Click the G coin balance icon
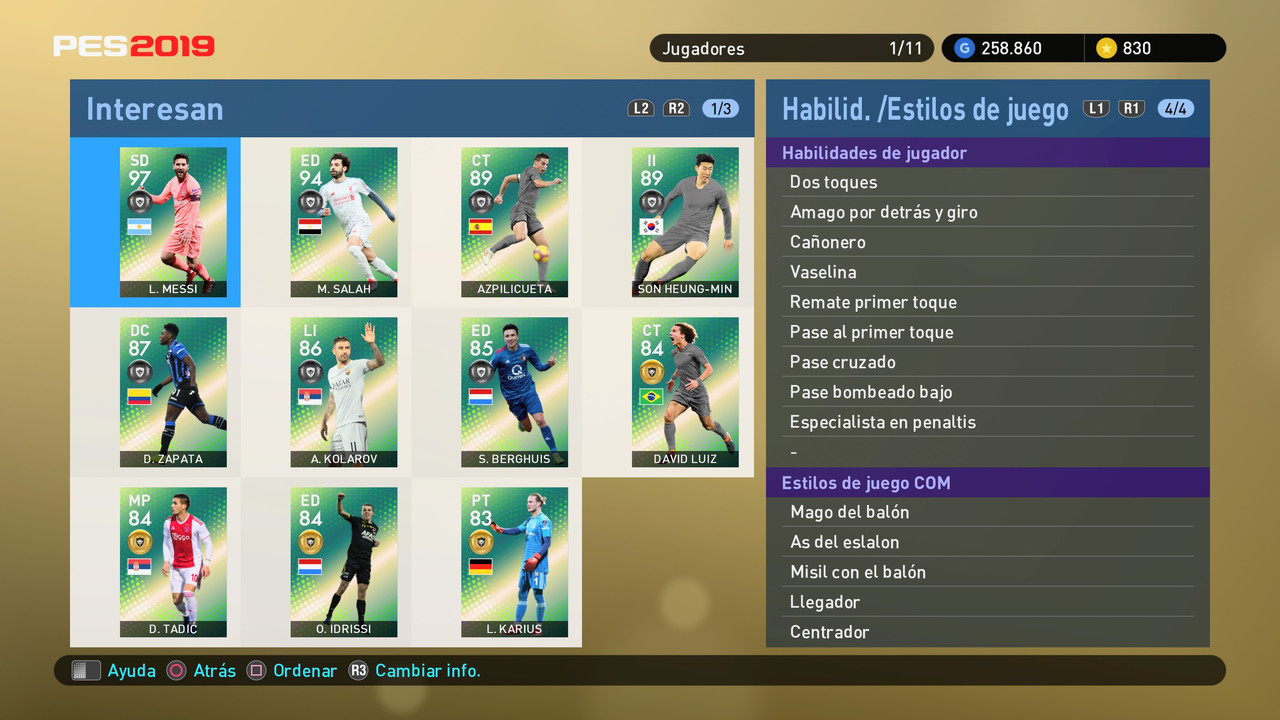Viewport: 1280px width, 720px height. (x=964, y=47)
